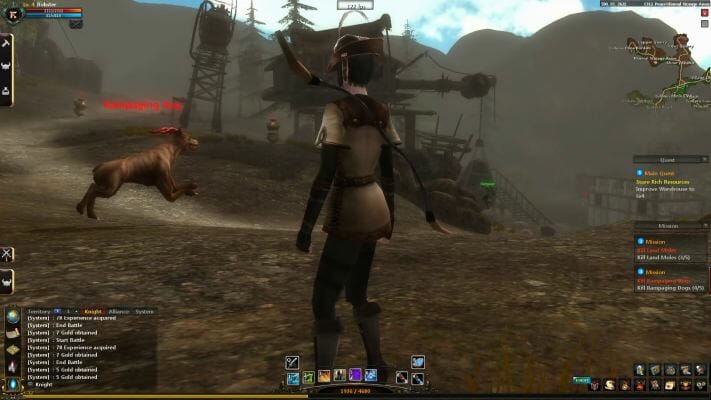Screen dimensions: 711x400
Task: Activate the purple skill on the hotbar
Action: point(355,376)
